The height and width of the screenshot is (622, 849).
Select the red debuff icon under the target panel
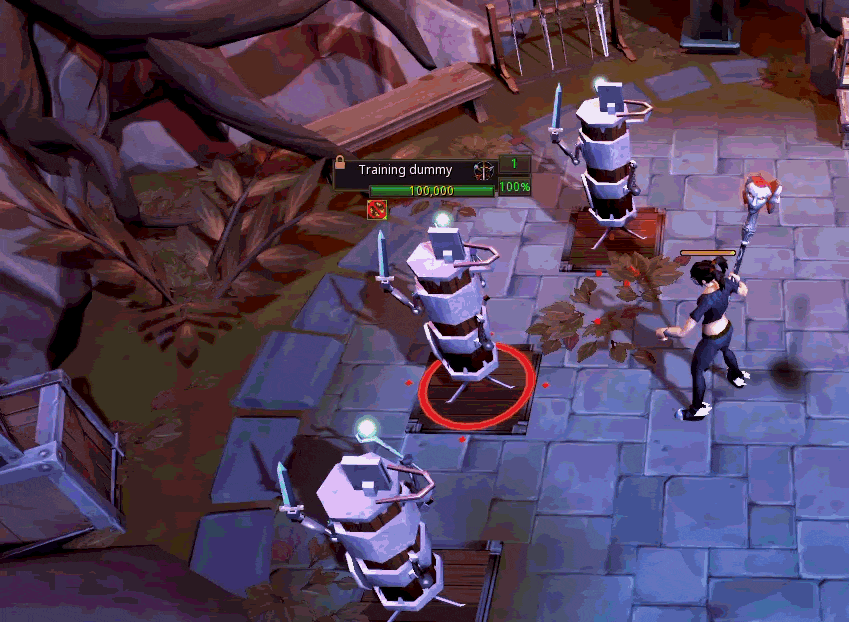point(377,208)
